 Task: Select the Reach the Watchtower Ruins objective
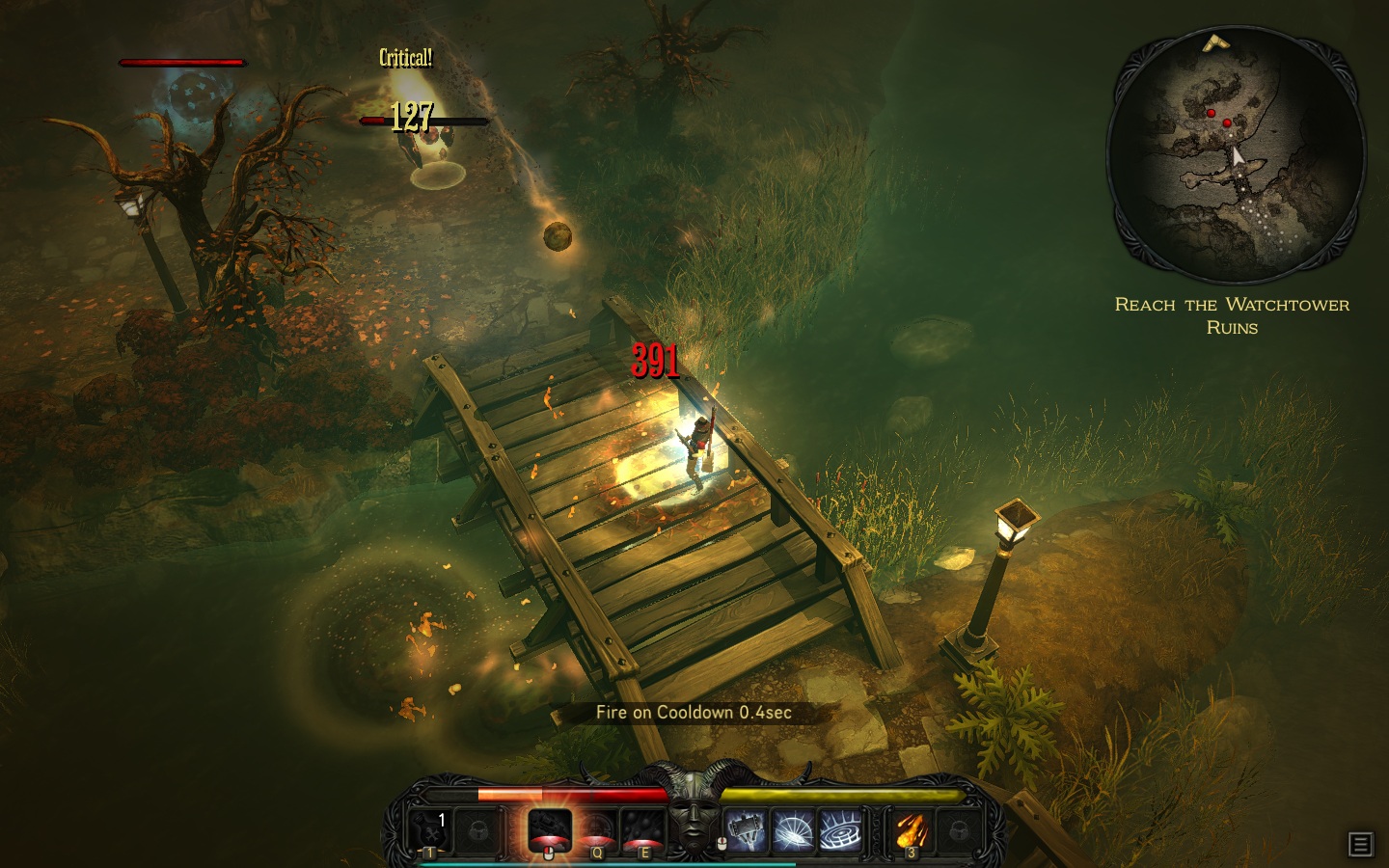pos(1232,315)
